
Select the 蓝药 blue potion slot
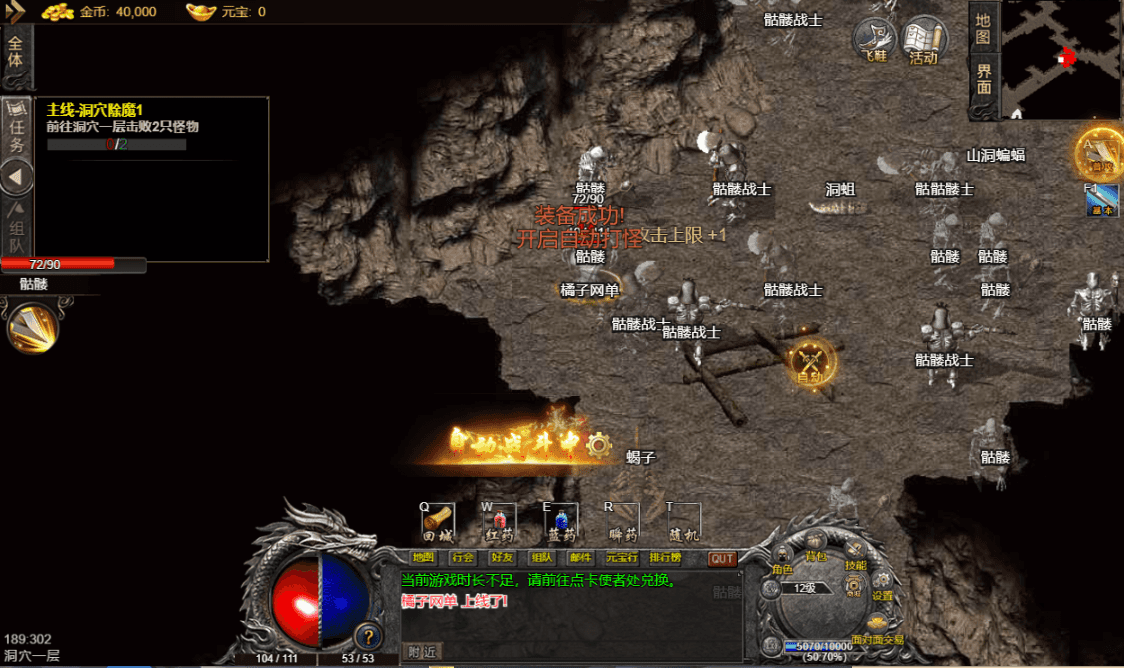561,520
